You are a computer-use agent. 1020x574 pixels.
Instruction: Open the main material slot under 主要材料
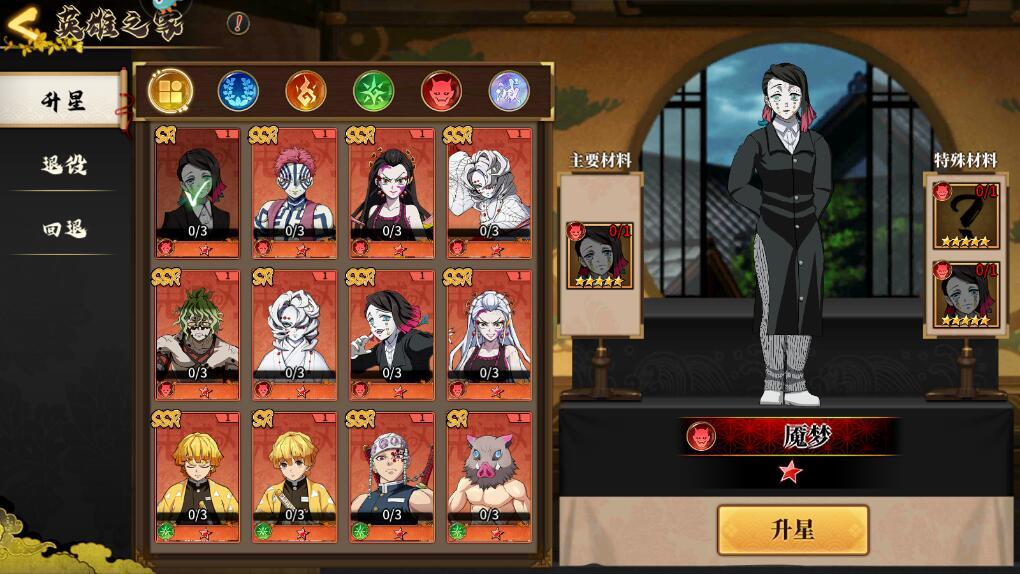click(x=600, y=255)
